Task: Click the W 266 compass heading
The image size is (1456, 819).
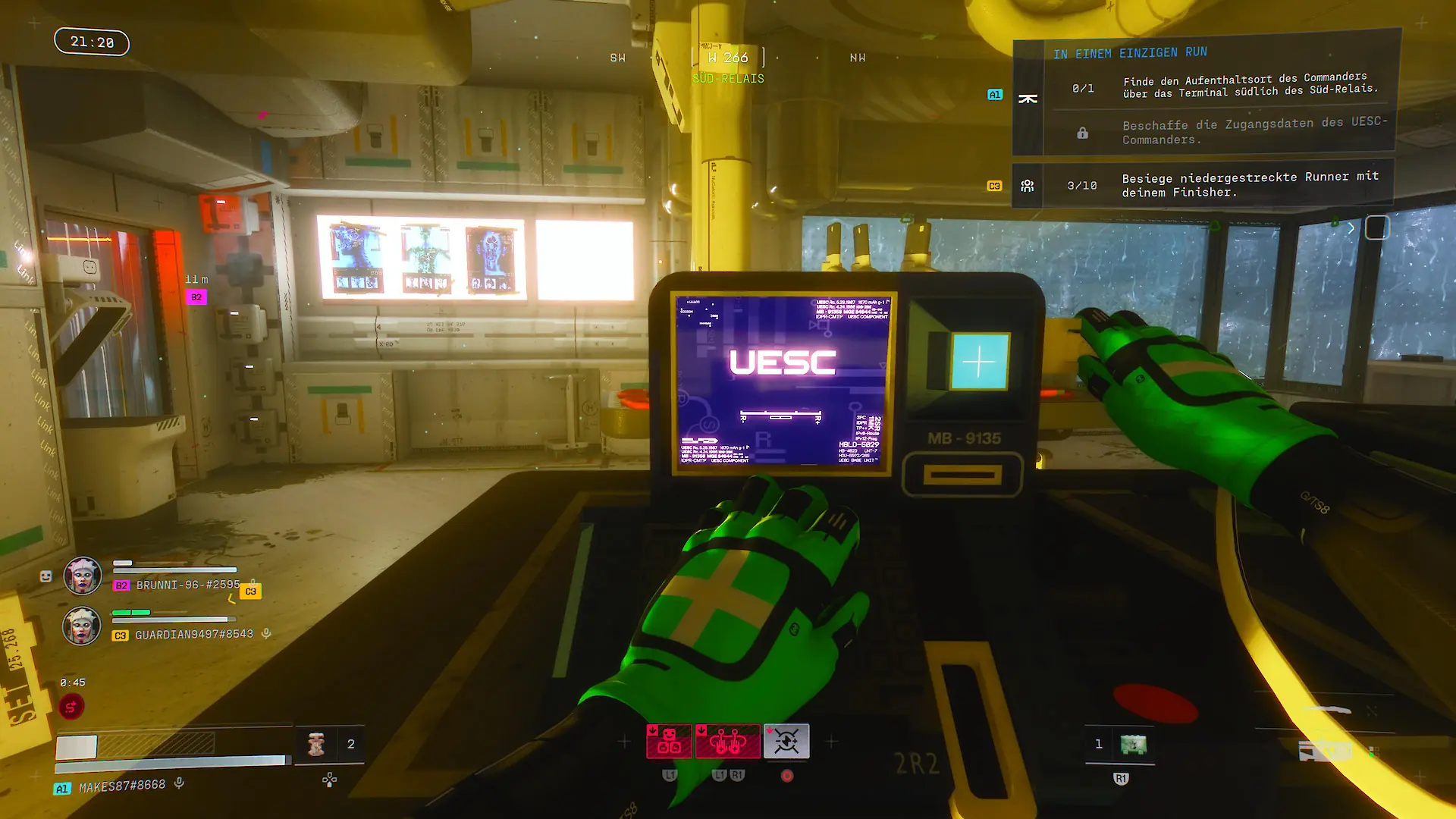Action: click(x=728, y=58)
